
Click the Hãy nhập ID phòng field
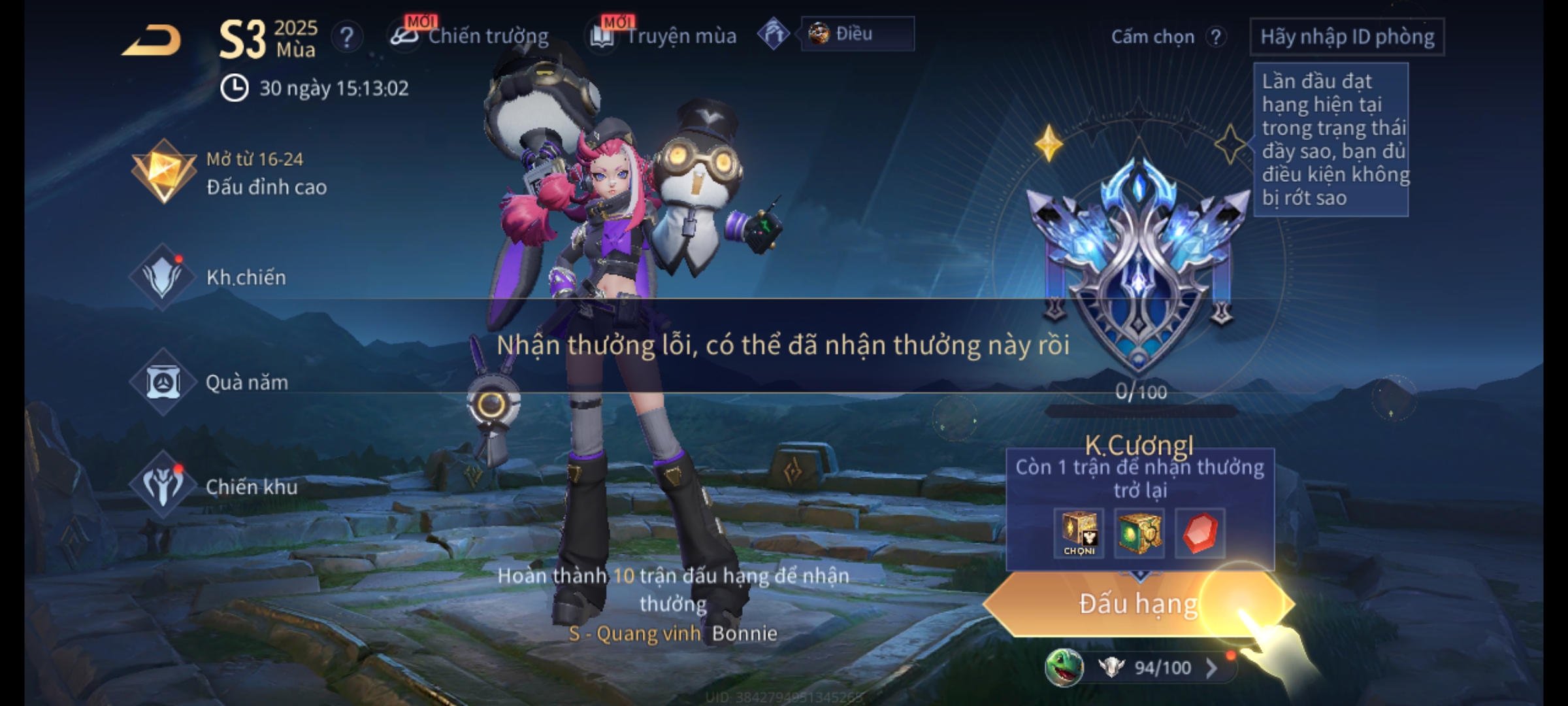[1347, 37]
